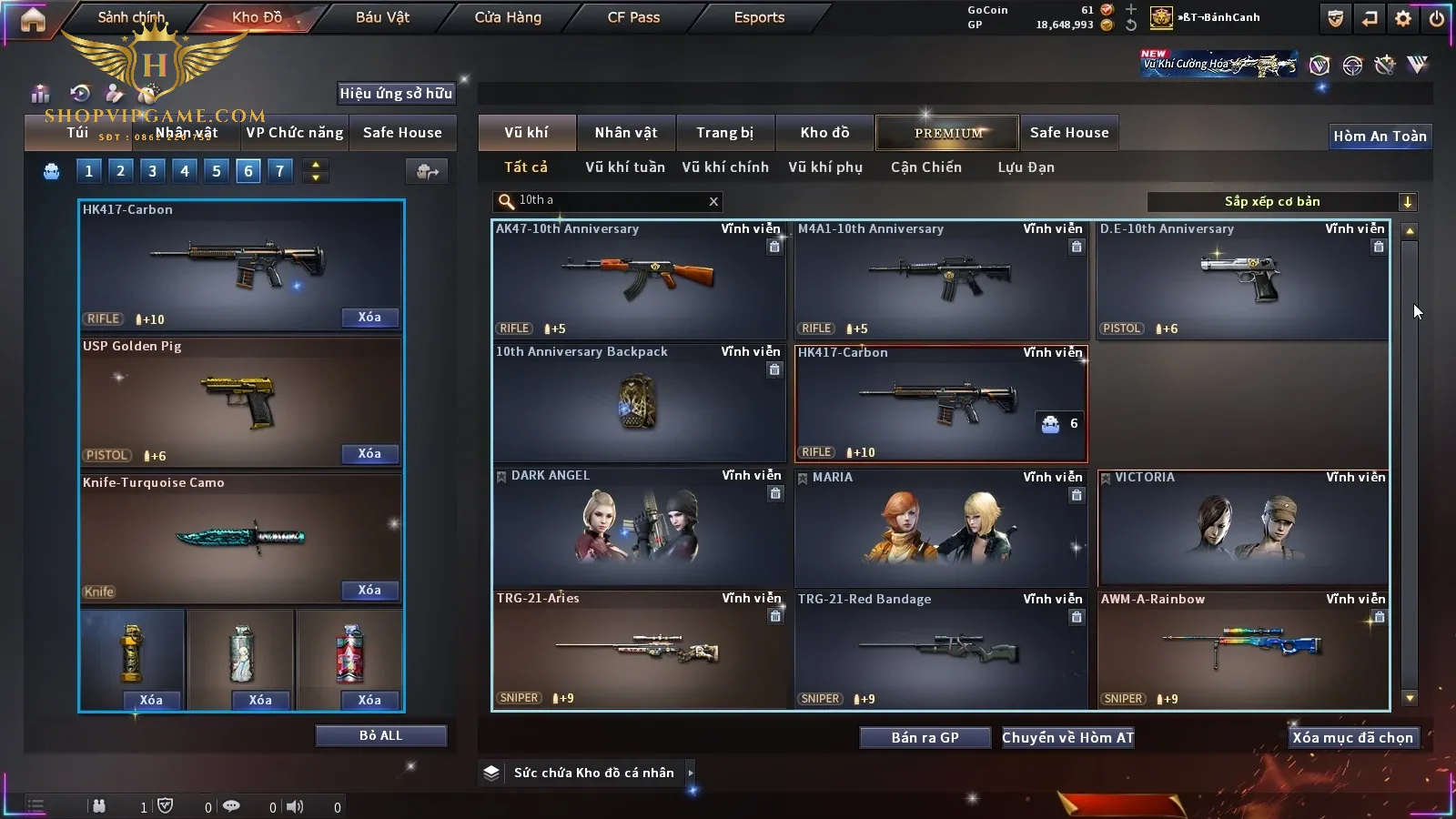Open the settings gear icon
Viewport: 1456px width, 819px height.
pyautogui.click(x=1403, y=18)
